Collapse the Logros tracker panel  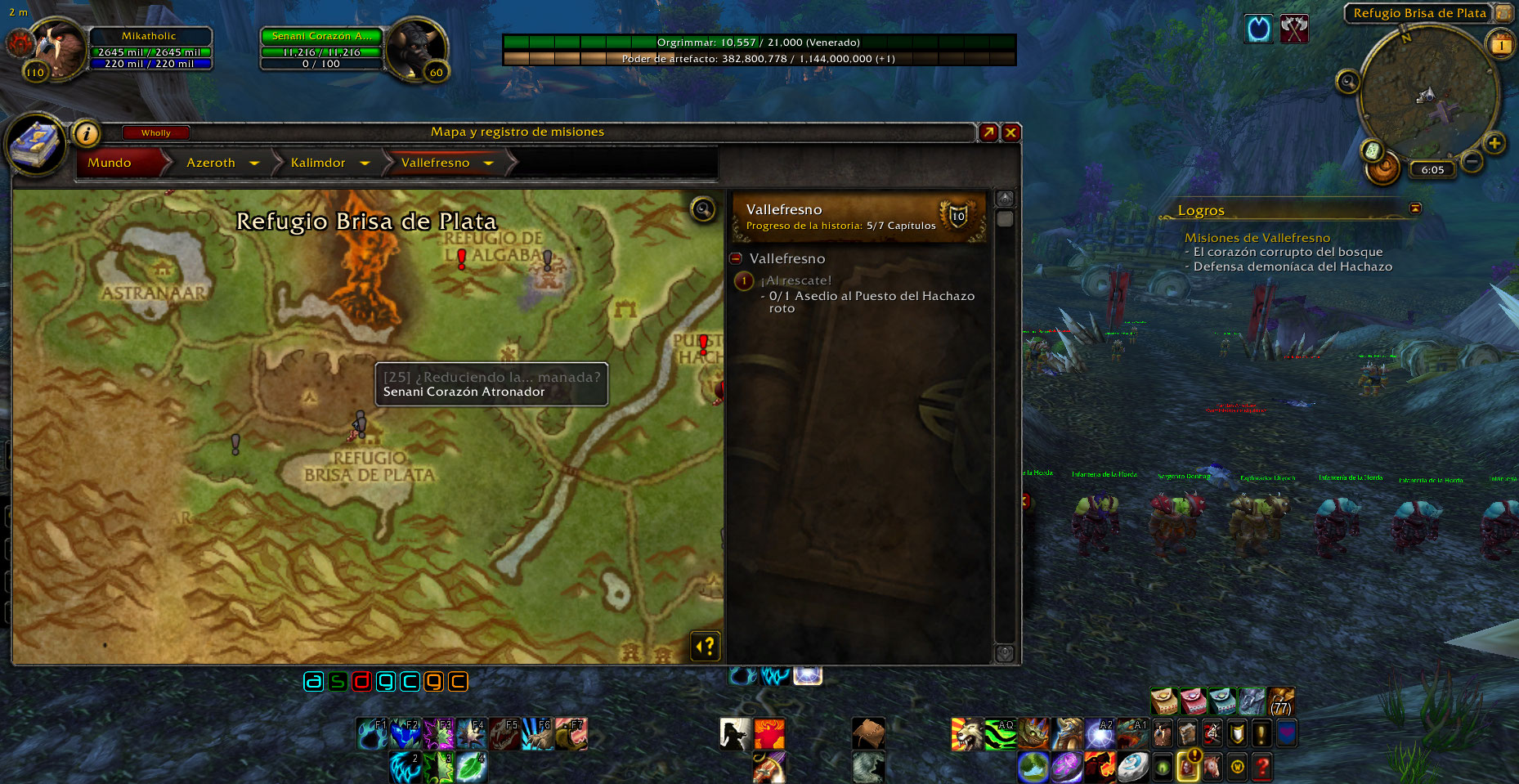[1415, 208]
